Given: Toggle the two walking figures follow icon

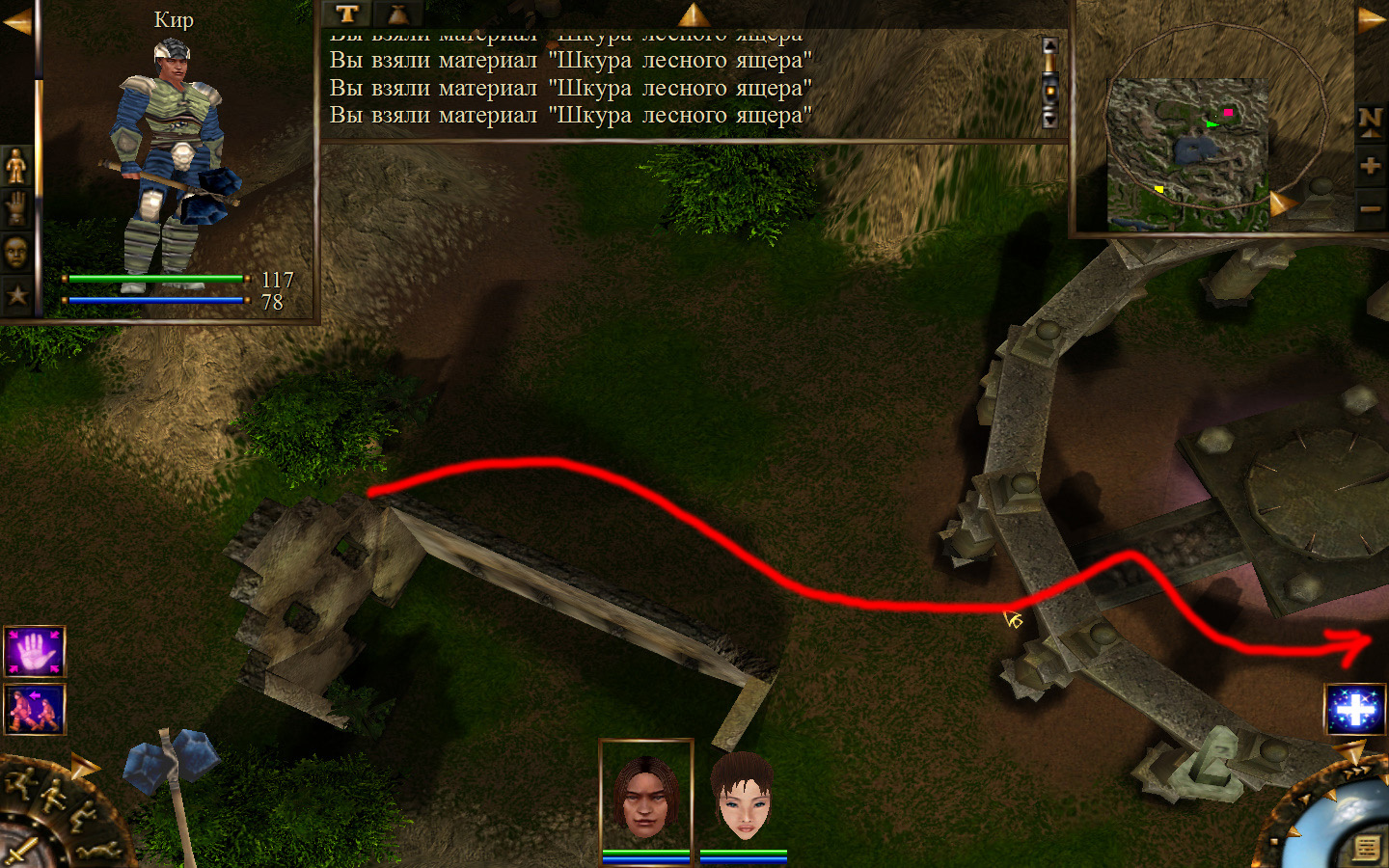Looking at the screenshot, I should point(35,709).
